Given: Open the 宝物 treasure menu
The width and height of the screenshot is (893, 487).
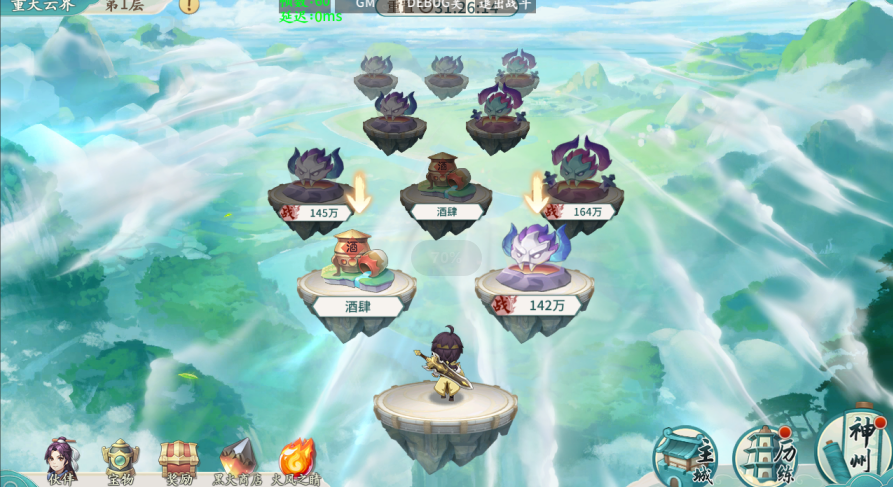Looking at the screenshot, I should (x=120, y=460).
